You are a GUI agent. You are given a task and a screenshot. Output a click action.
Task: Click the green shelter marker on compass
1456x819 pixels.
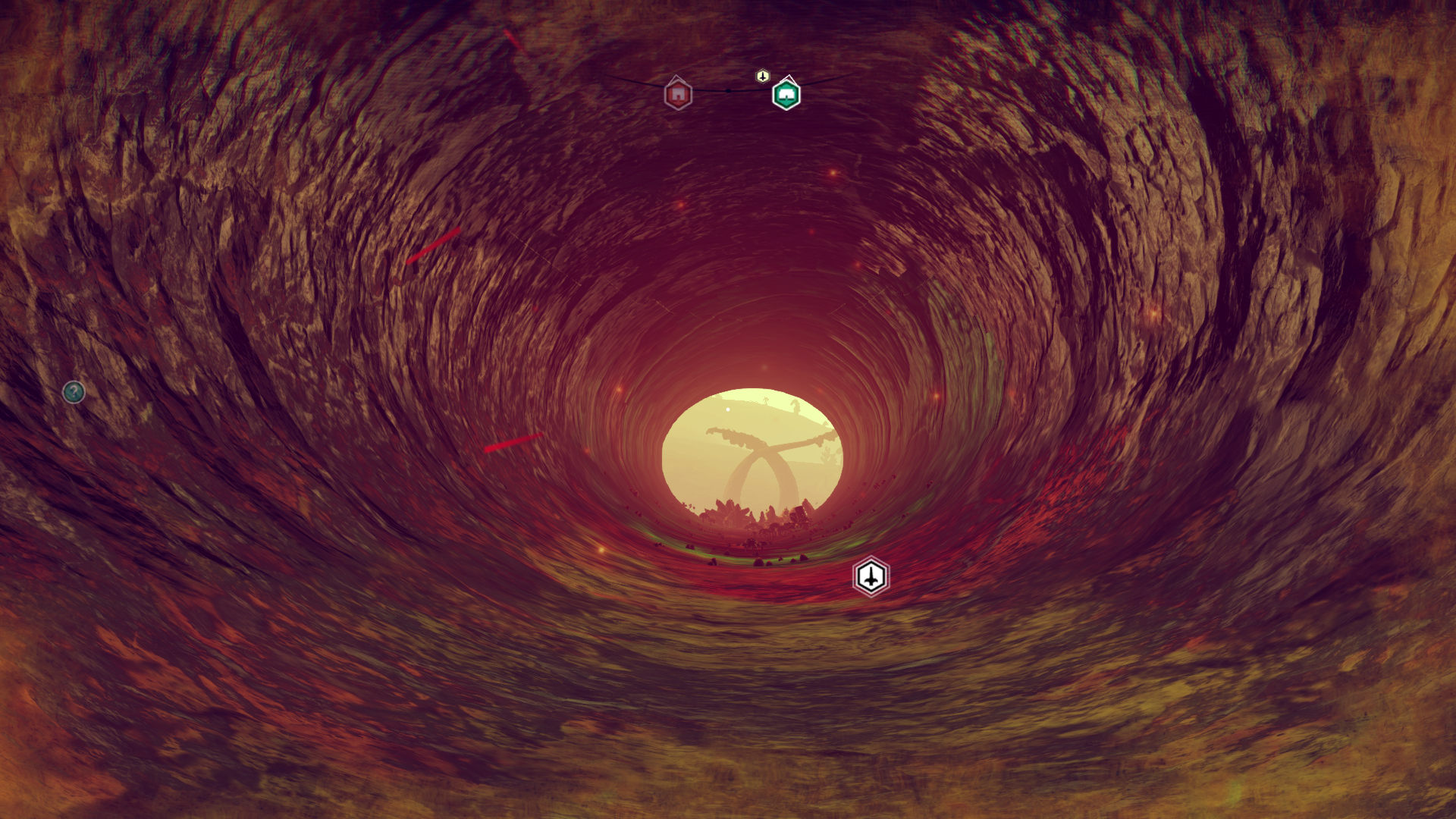[x=786, y=96]
